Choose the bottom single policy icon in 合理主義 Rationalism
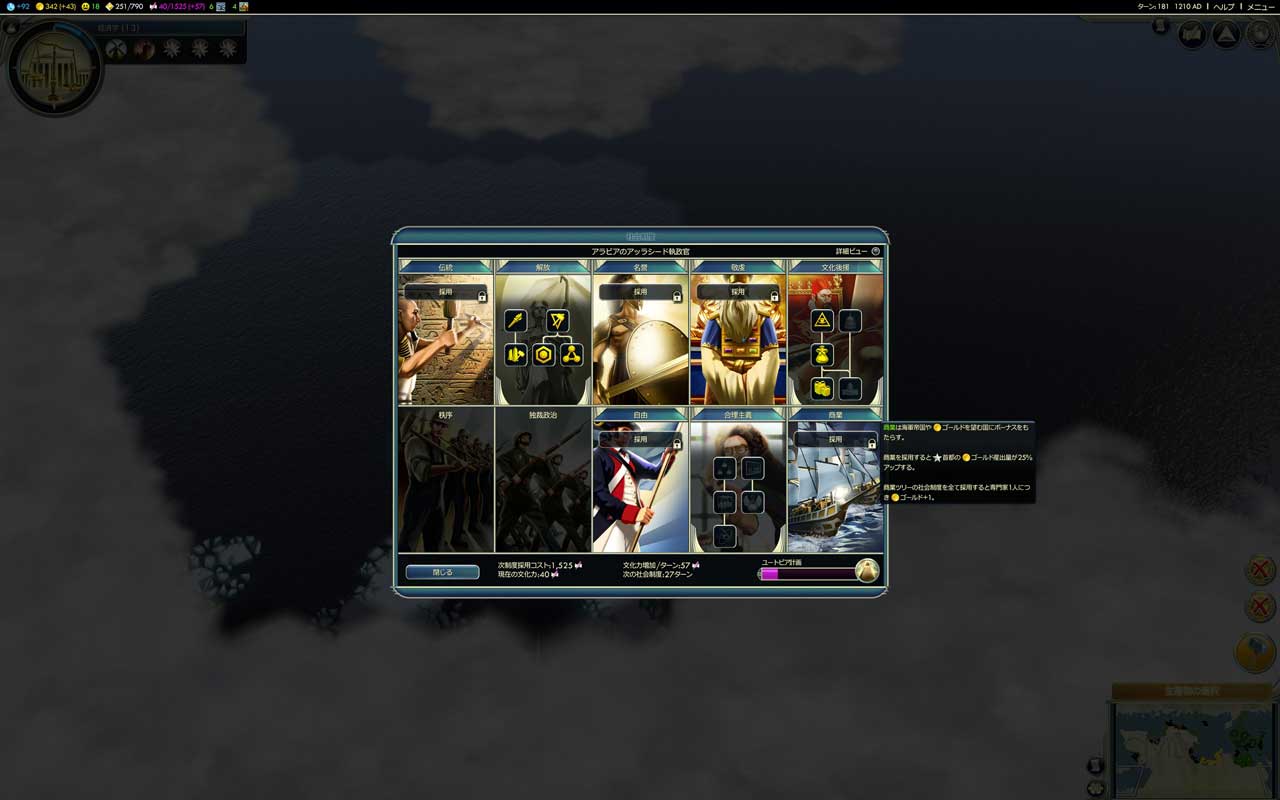 [x=725, y=536]
